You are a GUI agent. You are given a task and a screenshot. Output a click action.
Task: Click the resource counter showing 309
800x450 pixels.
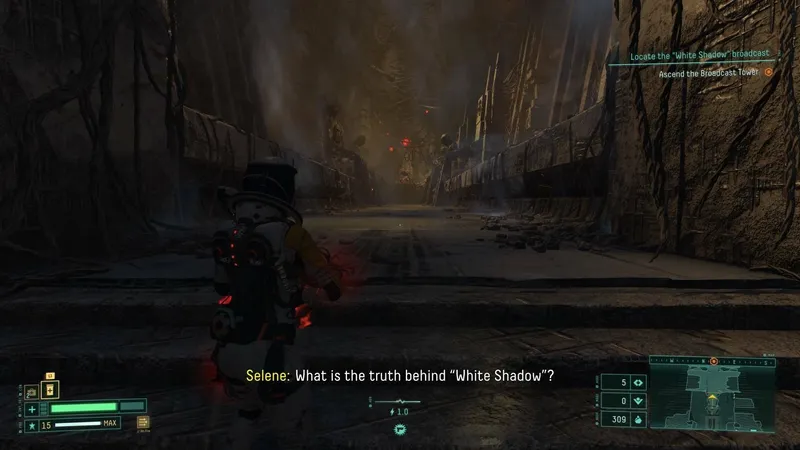pyautogui.click(x=624, y=419)
